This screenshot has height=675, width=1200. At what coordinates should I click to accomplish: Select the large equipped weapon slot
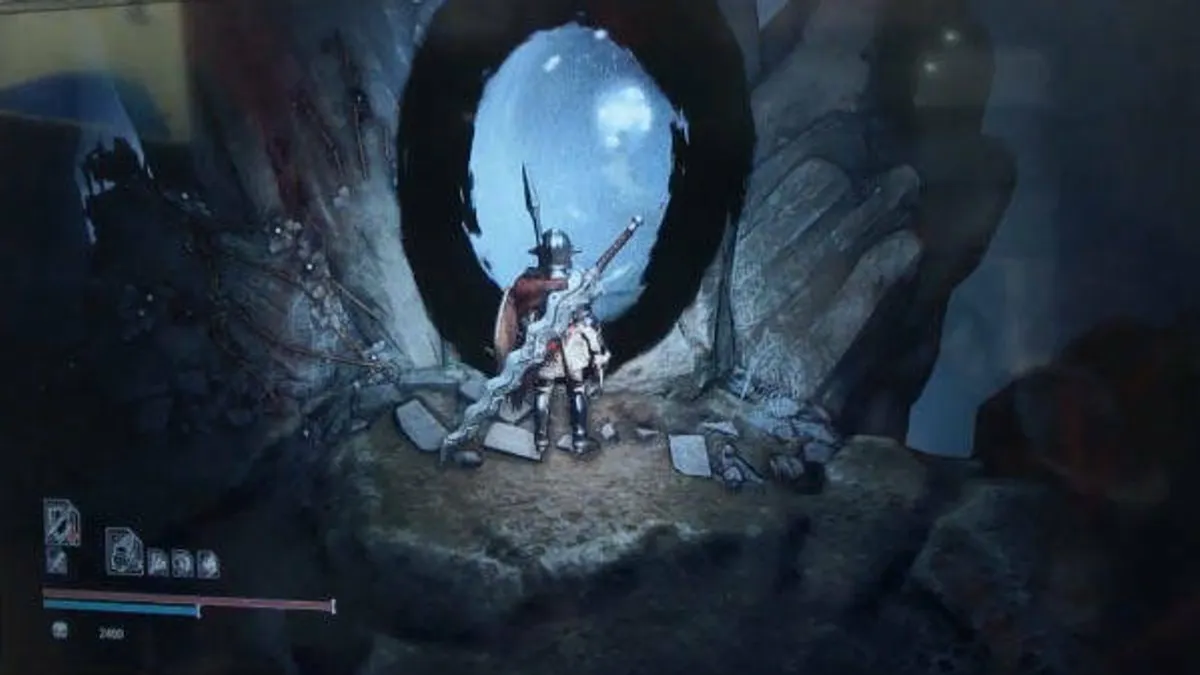[x=61, y=522]
